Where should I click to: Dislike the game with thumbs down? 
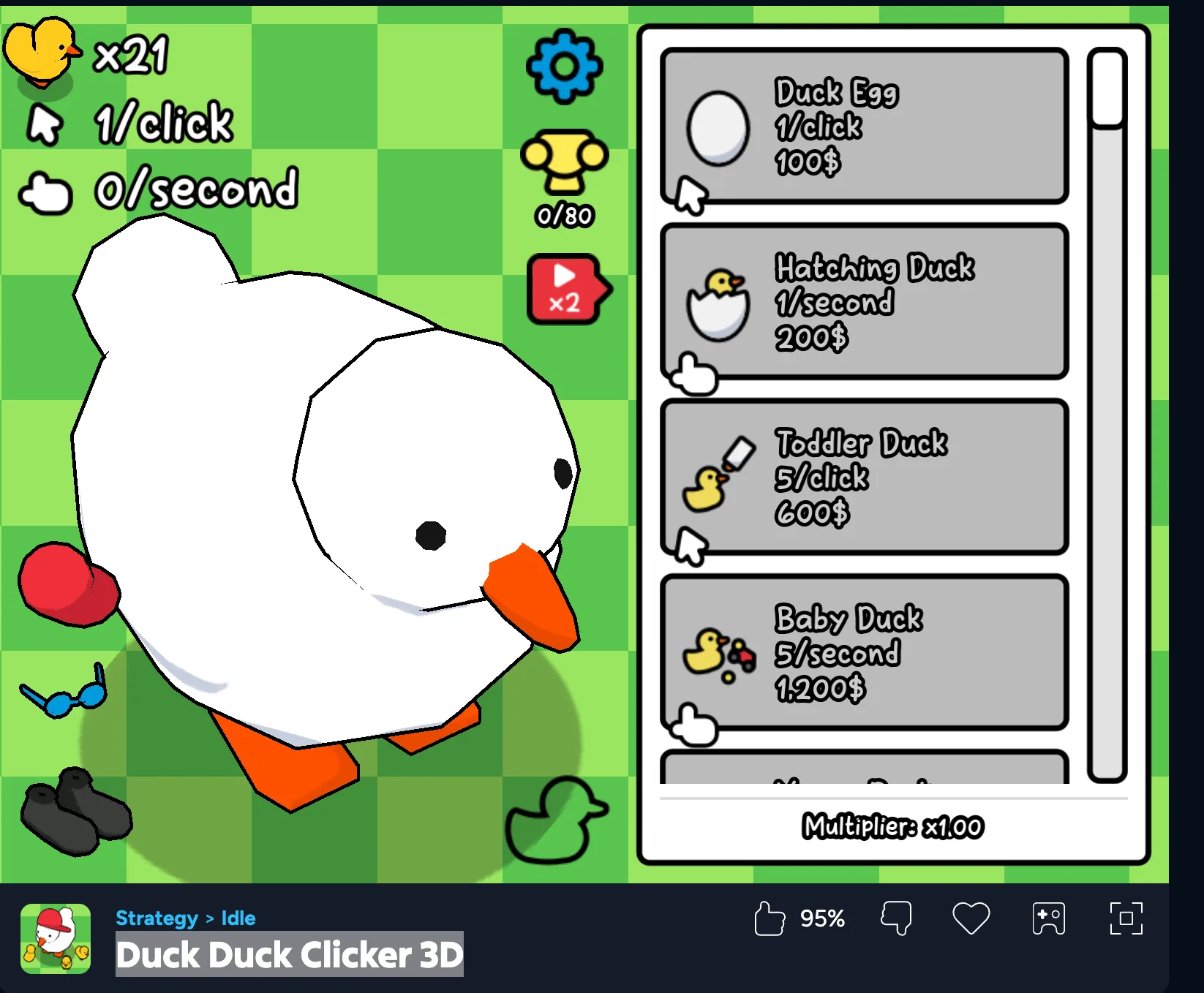tap(896, 918)
